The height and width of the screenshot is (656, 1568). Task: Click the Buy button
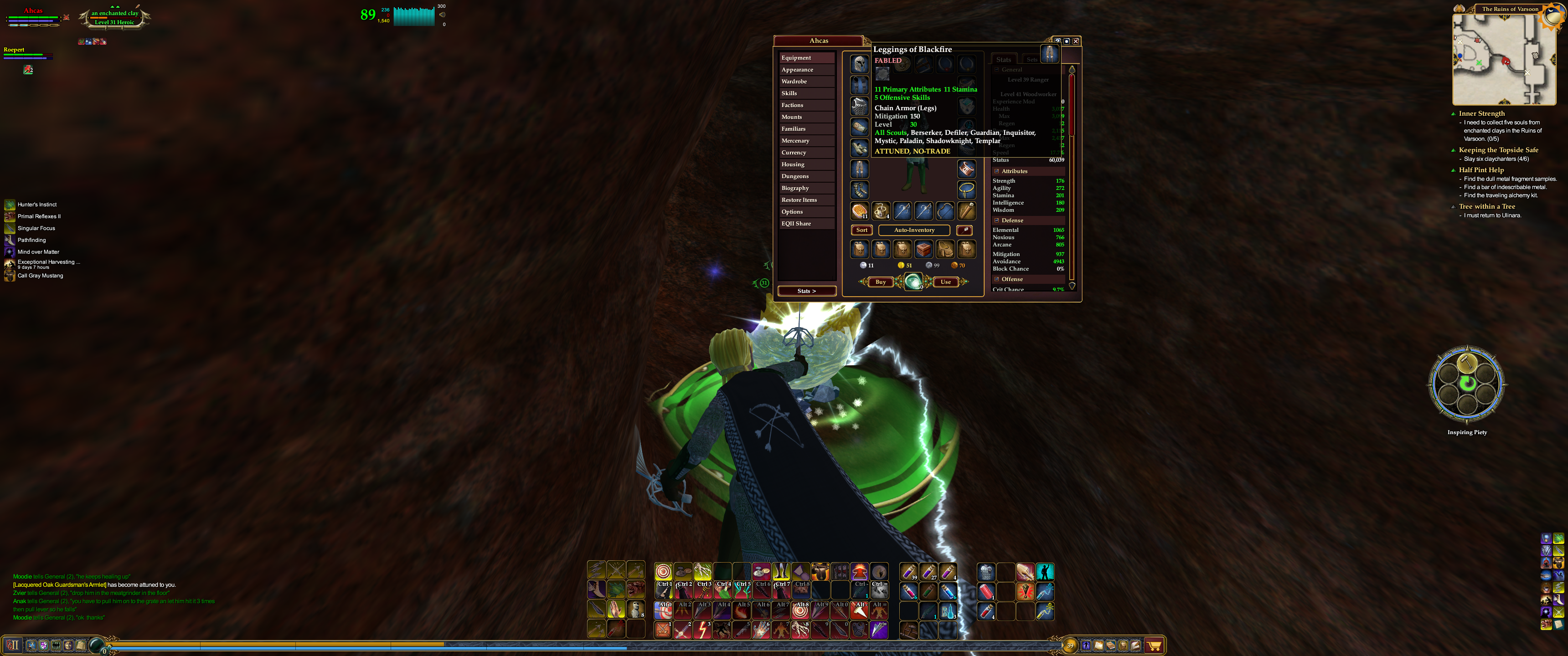point(881,282)
